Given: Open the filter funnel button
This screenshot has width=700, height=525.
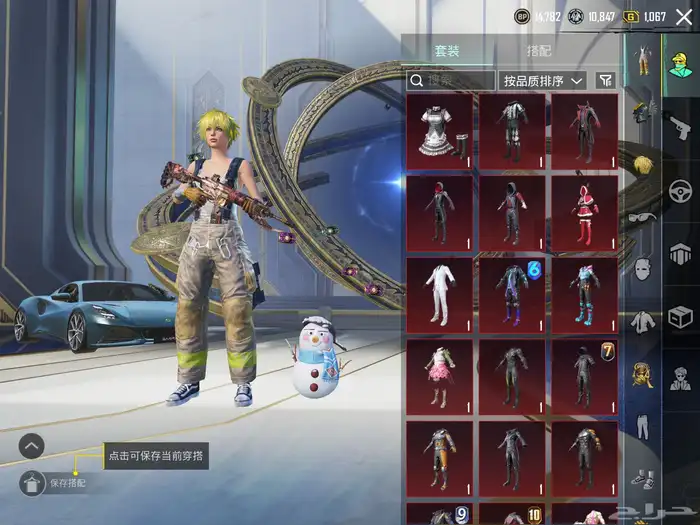Looking at the screenshot, I should (605, 80).
